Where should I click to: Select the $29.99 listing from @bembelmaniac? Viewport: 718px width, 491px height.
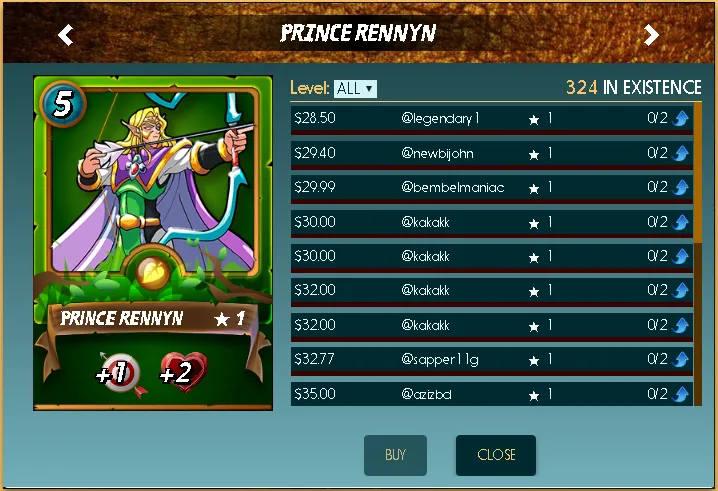pyautogui.click(x=490, y=187)
